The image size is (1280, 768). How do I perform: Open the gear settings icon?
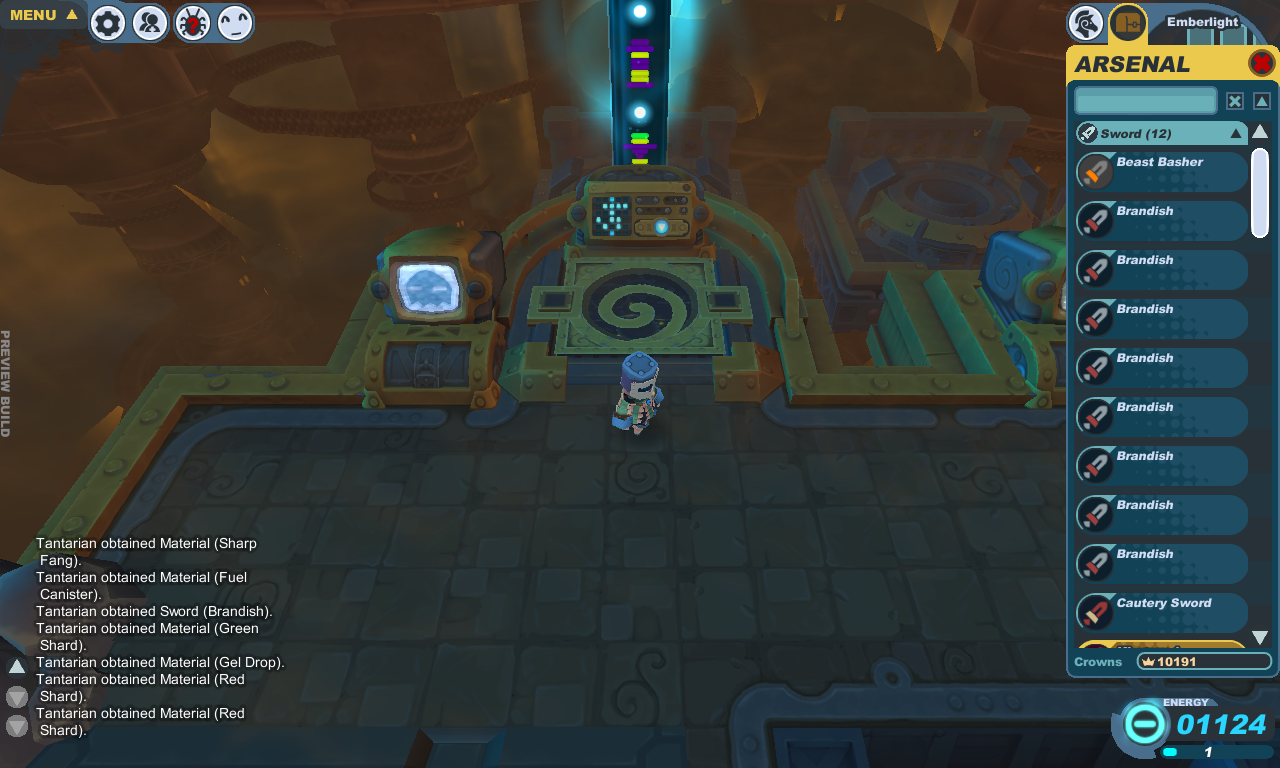tap(108, 23)
